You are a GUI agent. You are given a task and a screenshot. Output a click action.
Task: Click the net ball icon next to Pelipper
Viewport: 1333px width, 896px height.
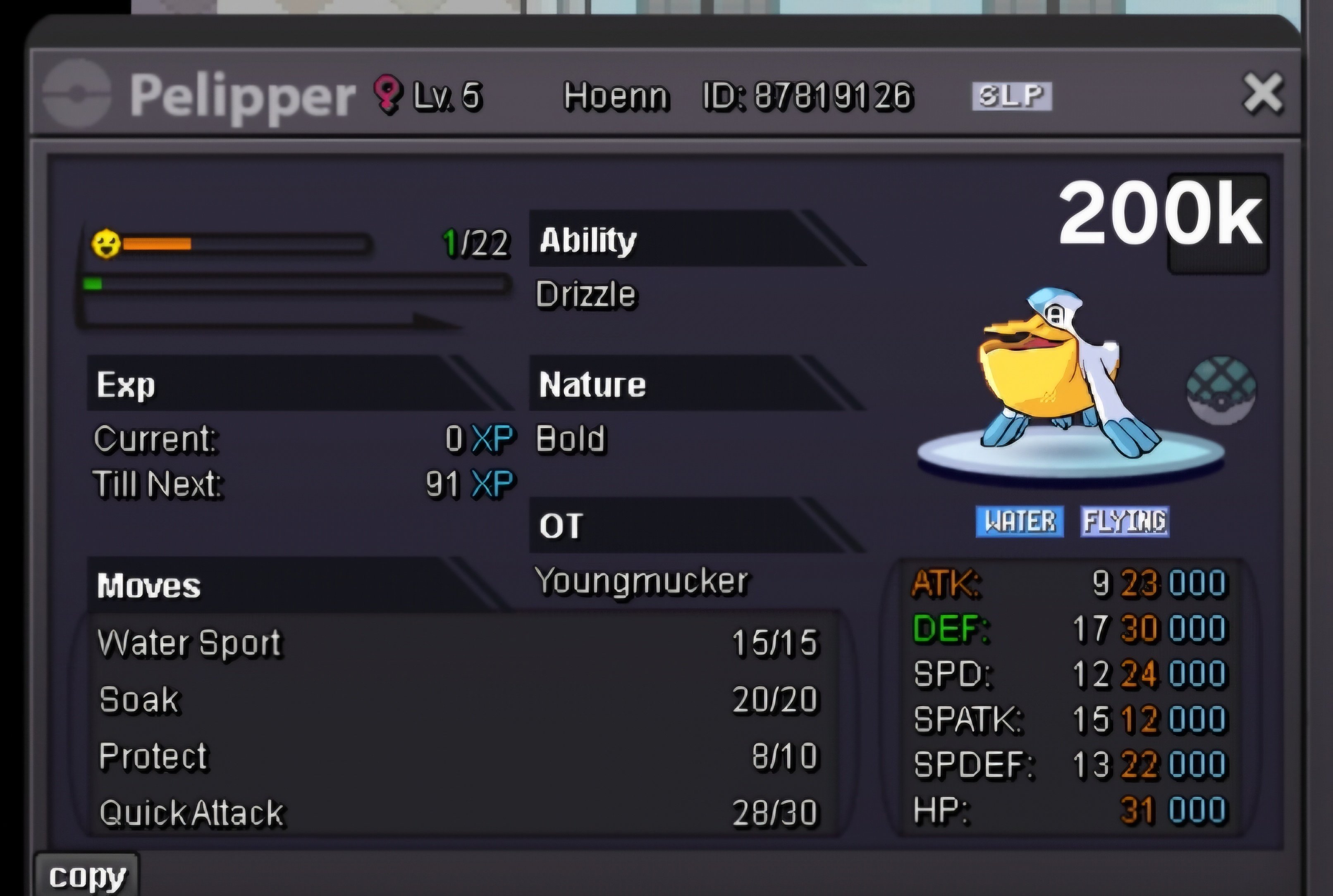(1221, 390)
